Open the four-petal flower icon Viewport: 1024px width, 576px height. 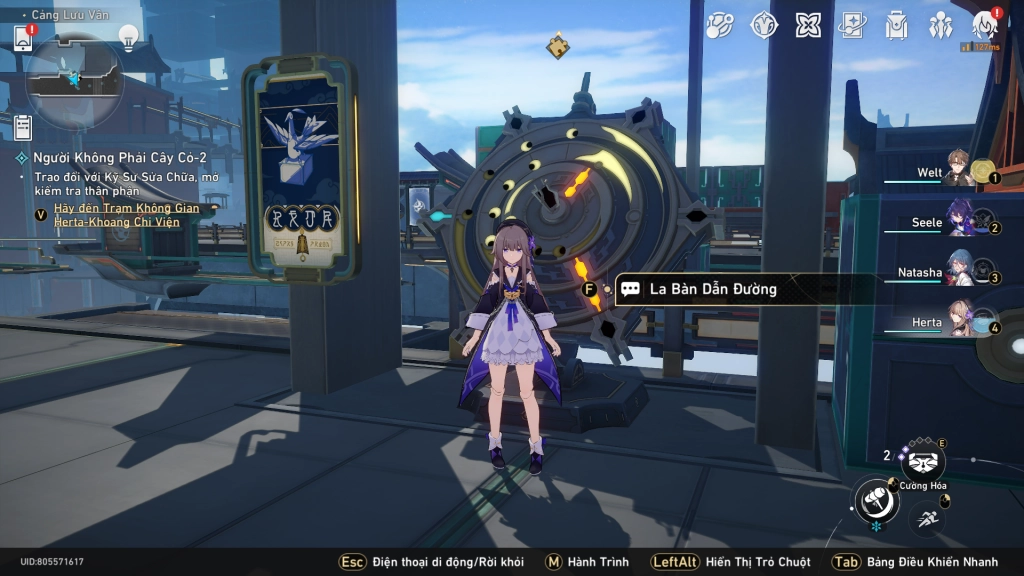tap(808, 26)
